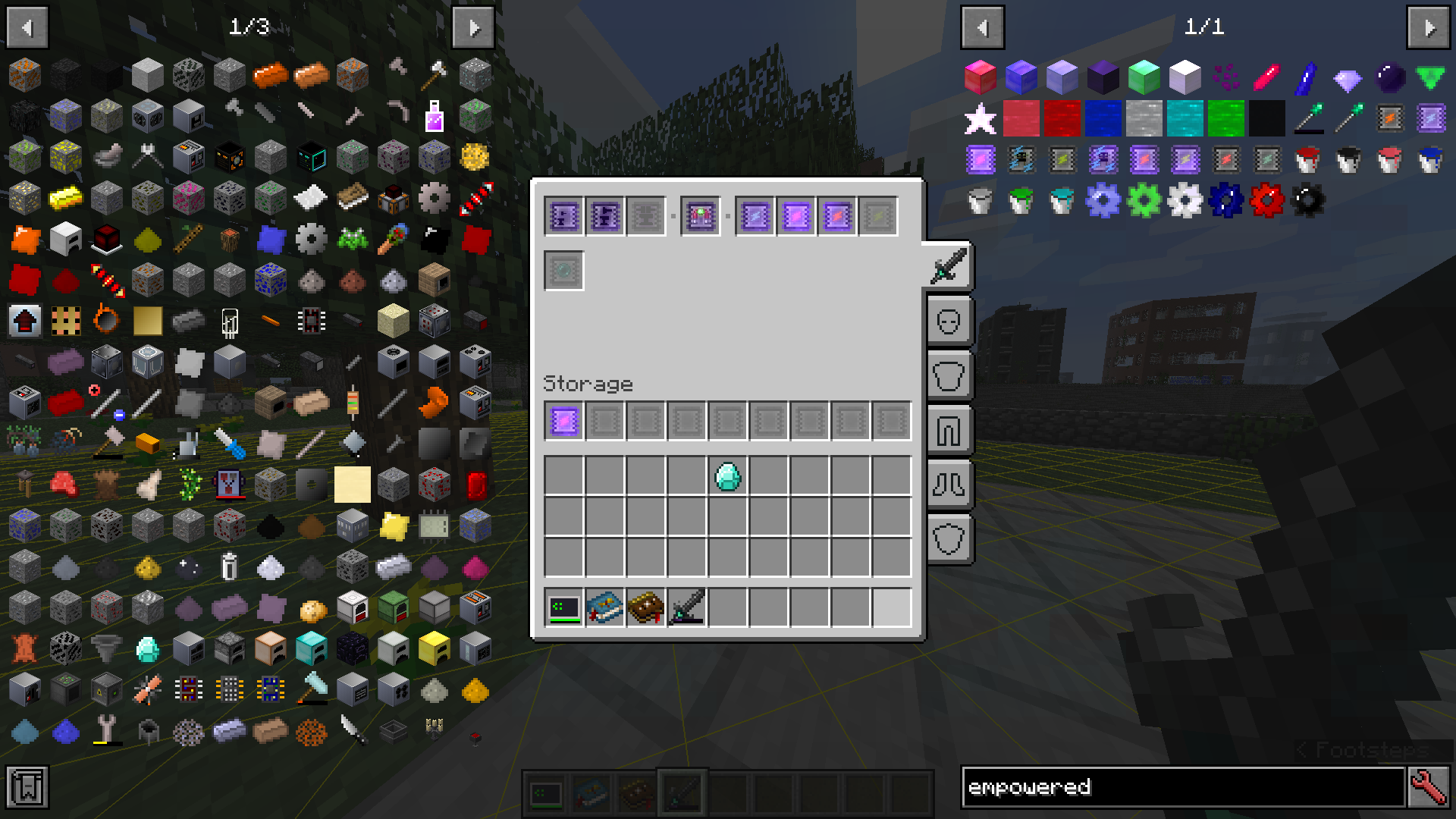
Task: Select the sword tab on the recipe panel
Action: (x=949, y=267)
